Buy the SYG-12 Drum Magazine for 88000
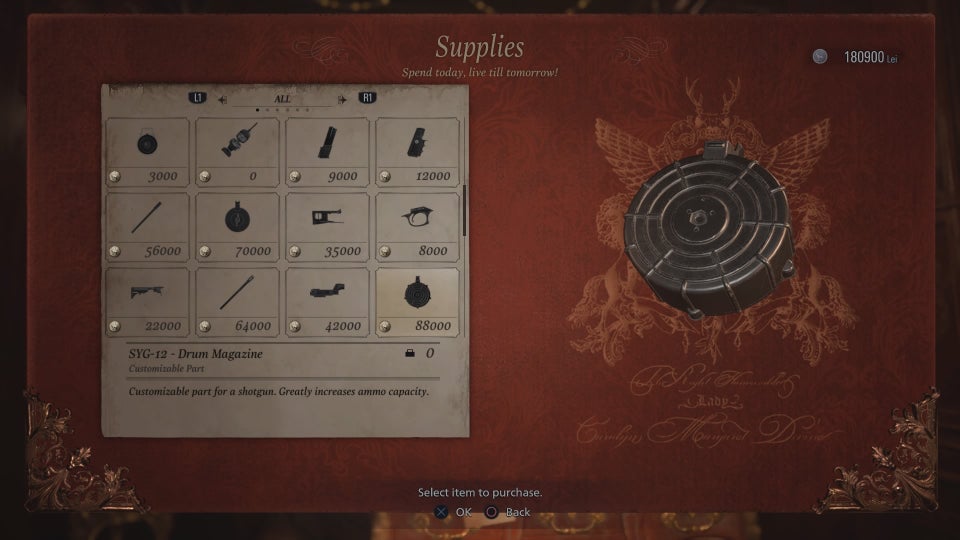This screenshot has width=960, height=540. tap(417, 301)
